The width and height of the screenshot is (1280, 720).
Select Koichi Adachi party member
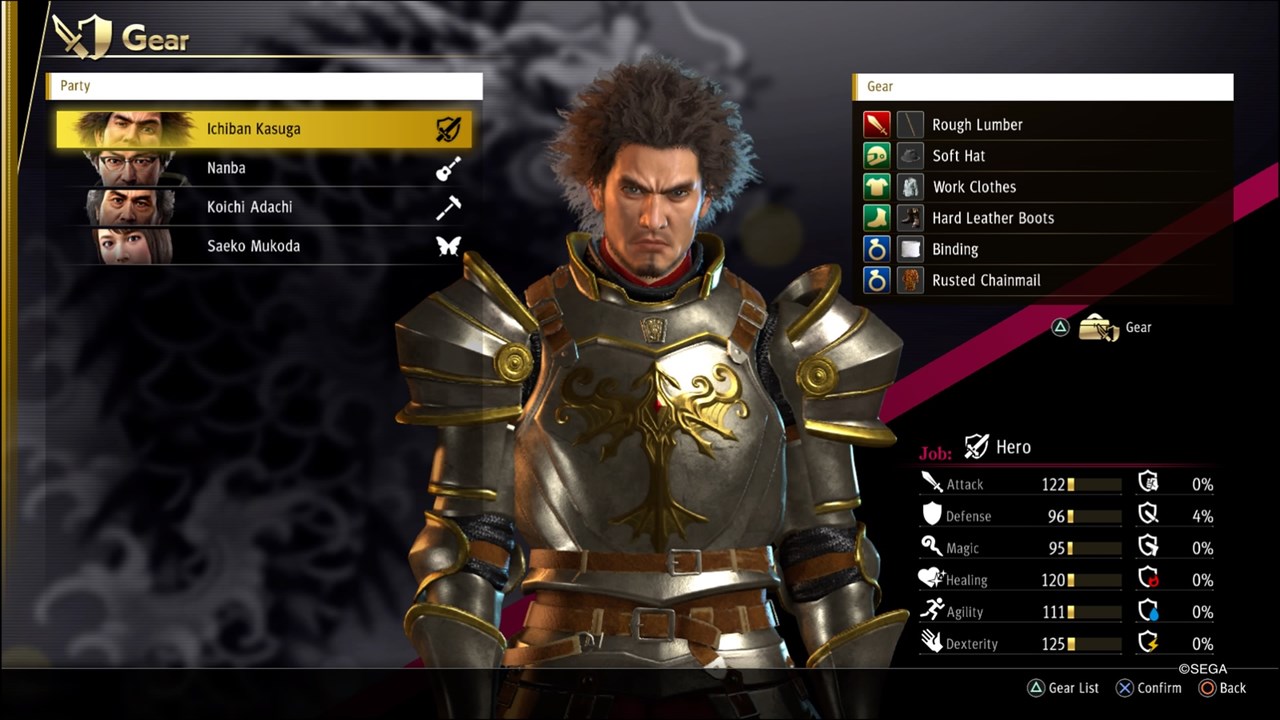(264, 207)
